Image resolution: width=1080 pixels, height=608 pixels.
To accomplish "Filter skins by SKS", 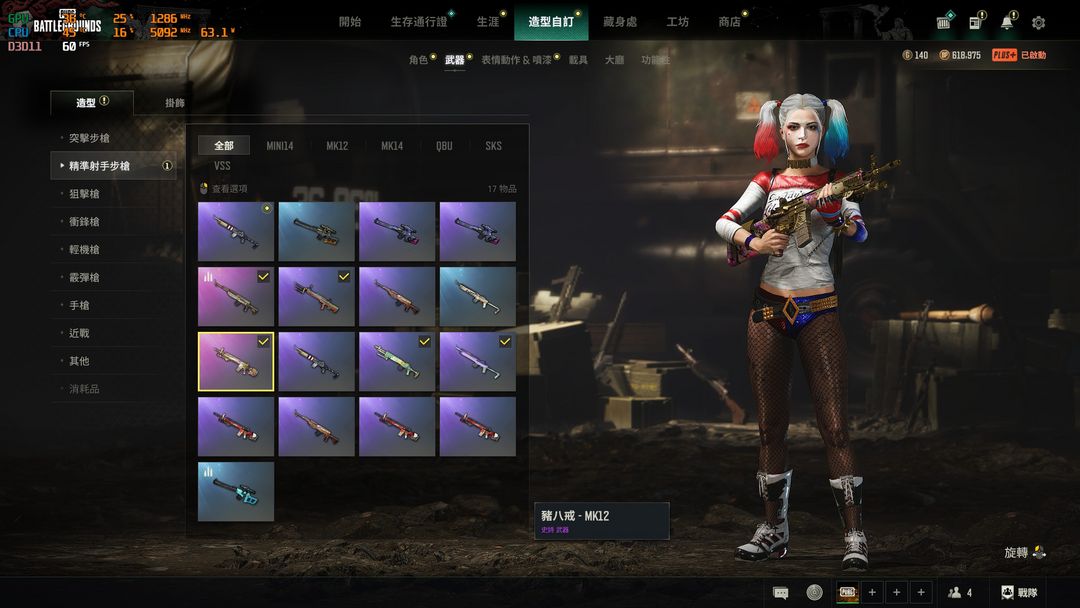I will pyautogui.click(x=493, y=146).
